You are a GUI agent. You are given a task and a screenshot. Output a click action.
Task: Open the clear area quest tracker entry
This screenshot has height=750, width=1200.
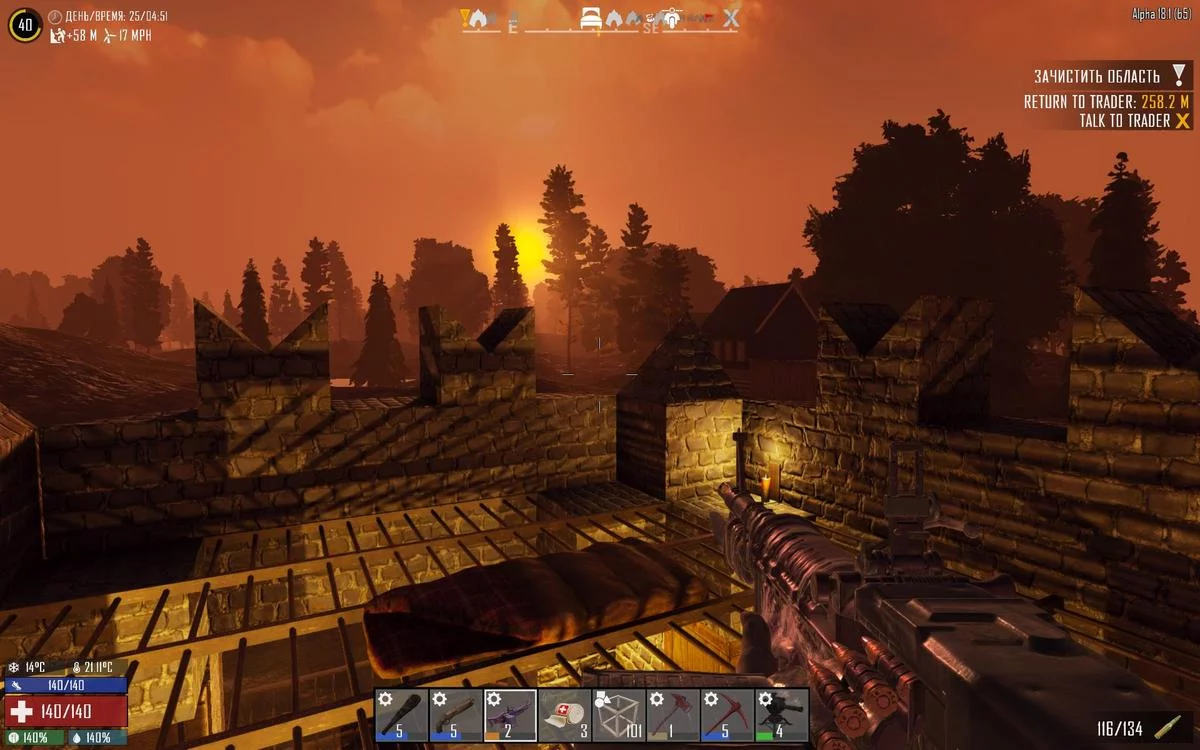pyautogui.click(x=1096, y=77)
